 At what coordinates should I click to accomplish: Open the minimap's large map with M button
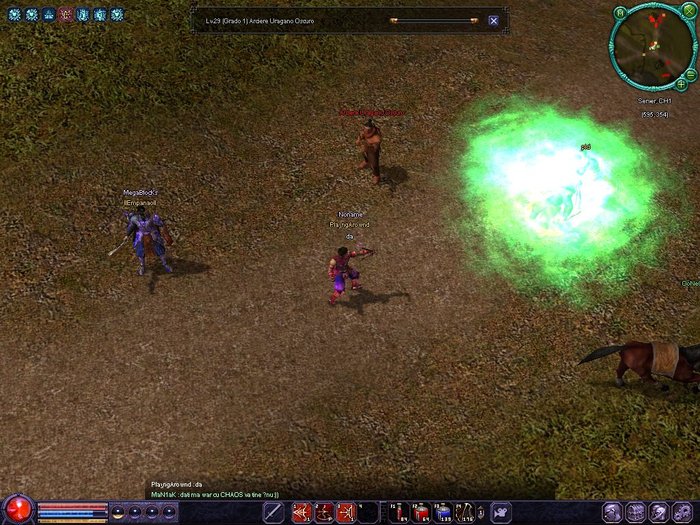(x=622, y=12)
